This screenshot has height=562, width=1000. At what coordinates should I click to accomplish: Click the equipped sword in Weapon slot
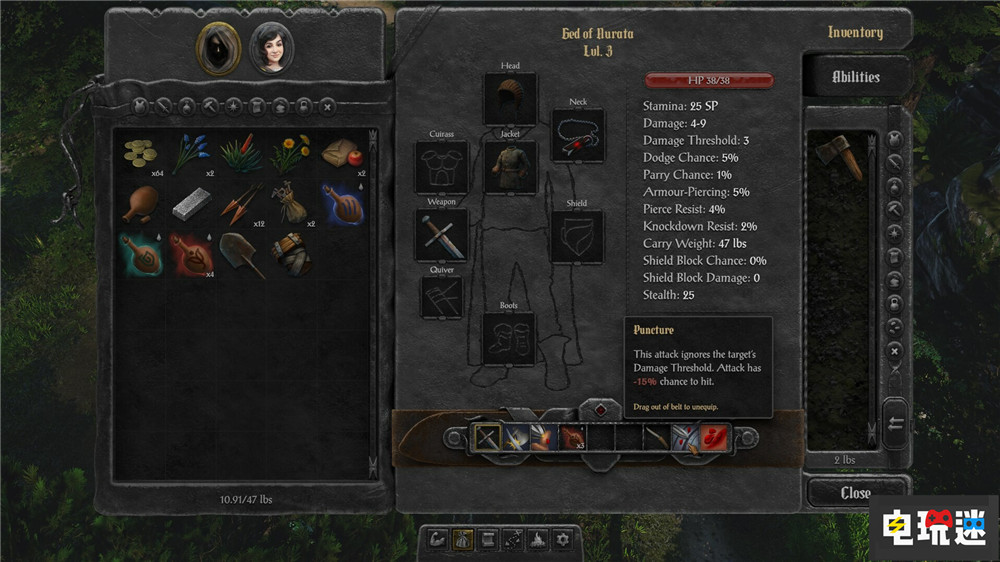(x=441, y=235)
